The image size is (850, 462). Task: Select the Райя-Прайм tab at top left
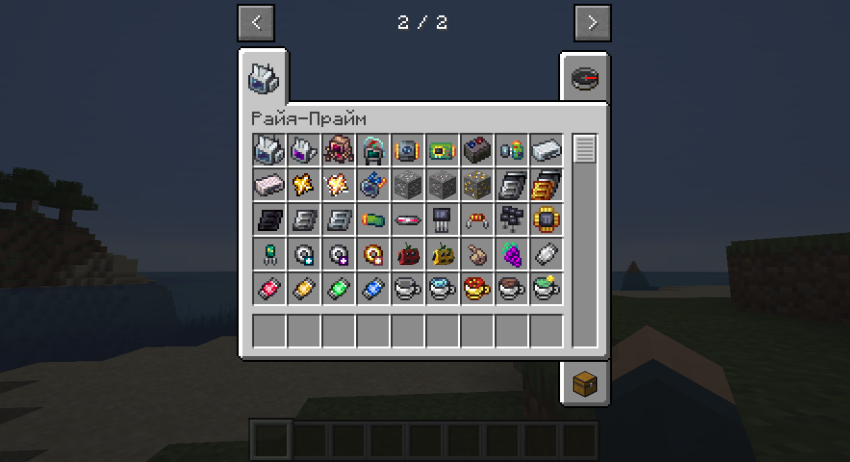click(x=263, y=77)
